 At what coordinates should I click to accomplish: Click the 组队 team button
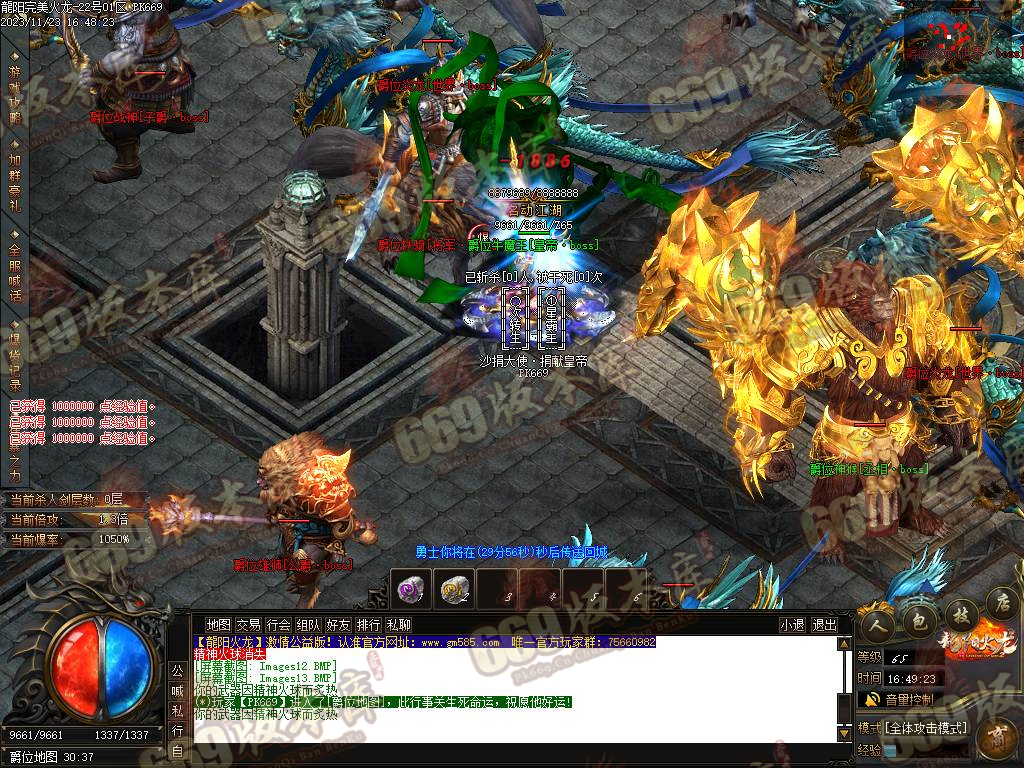pyautogui.click(x=308, y=625)
